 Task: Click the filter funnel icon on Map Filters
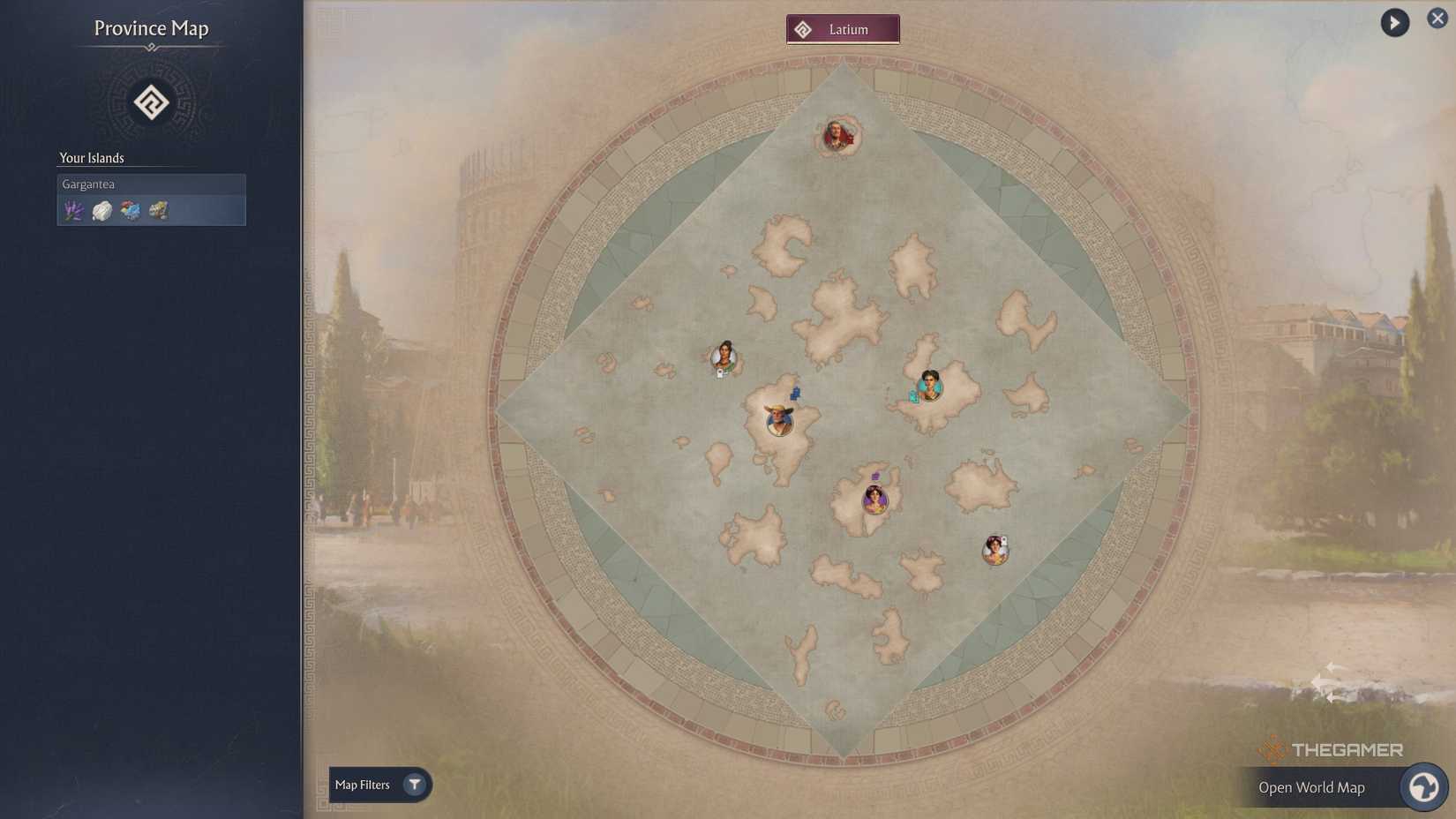coord(413,784)
